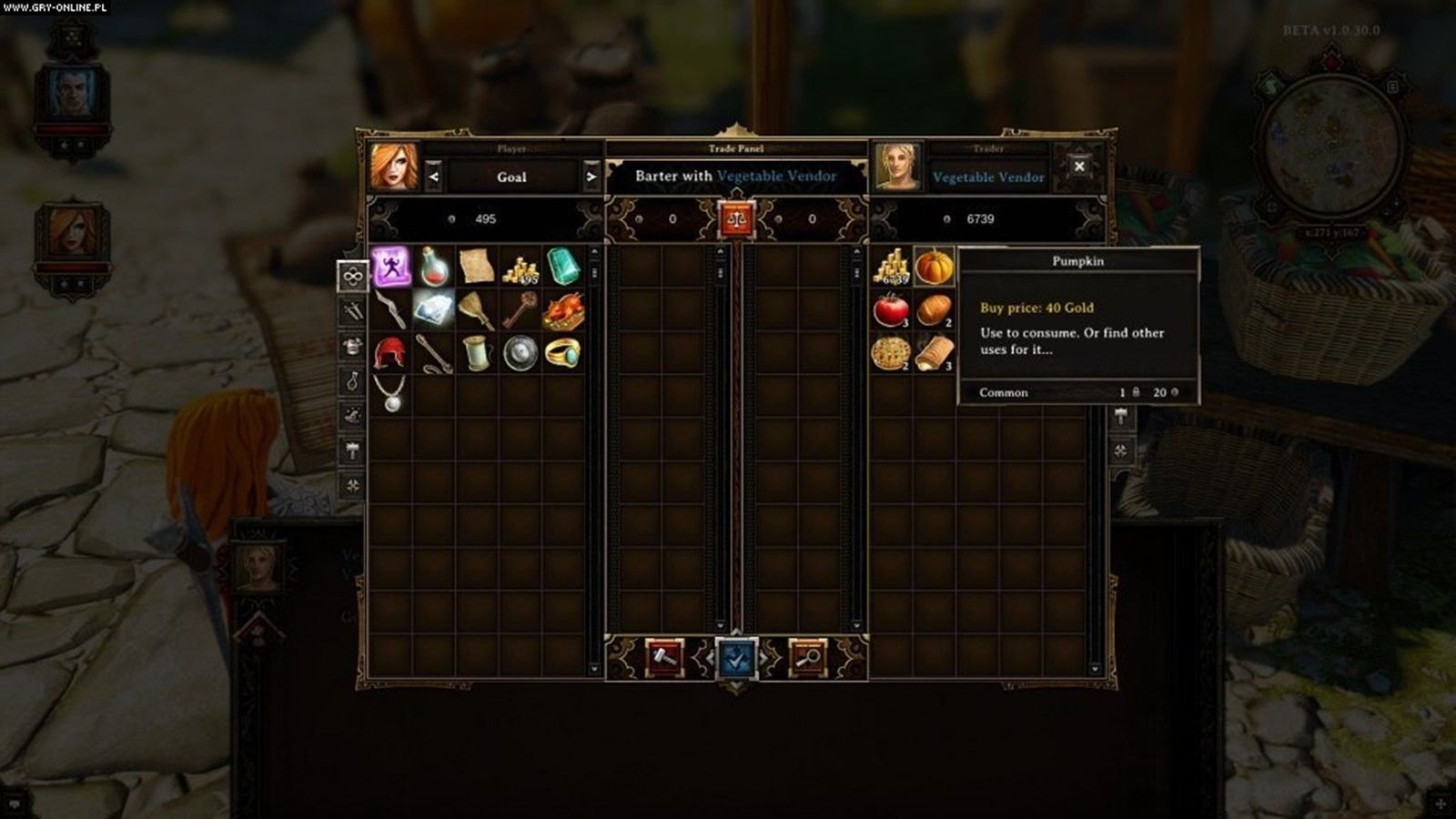This screenshot has height=819, width=1456.
Task: Choose the gold ring with teal gem
Action: [563, 353]
